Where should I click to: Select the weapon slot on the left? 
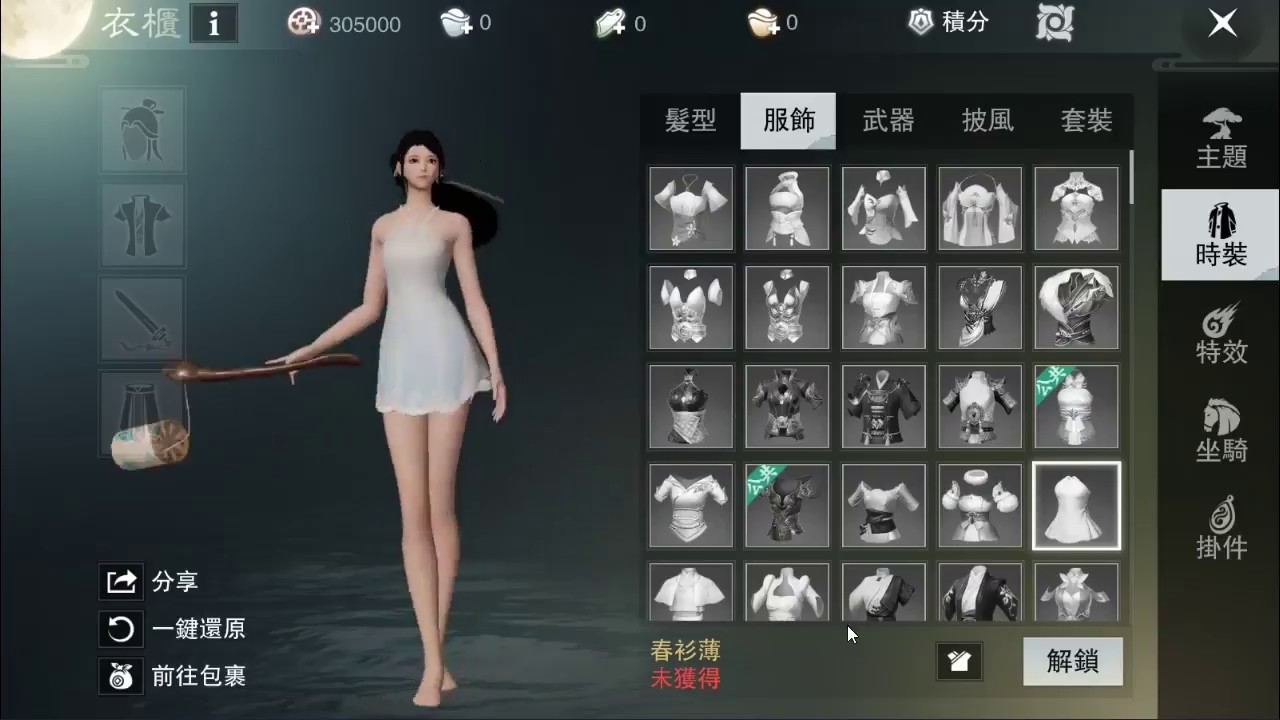(x=142, y=320)
